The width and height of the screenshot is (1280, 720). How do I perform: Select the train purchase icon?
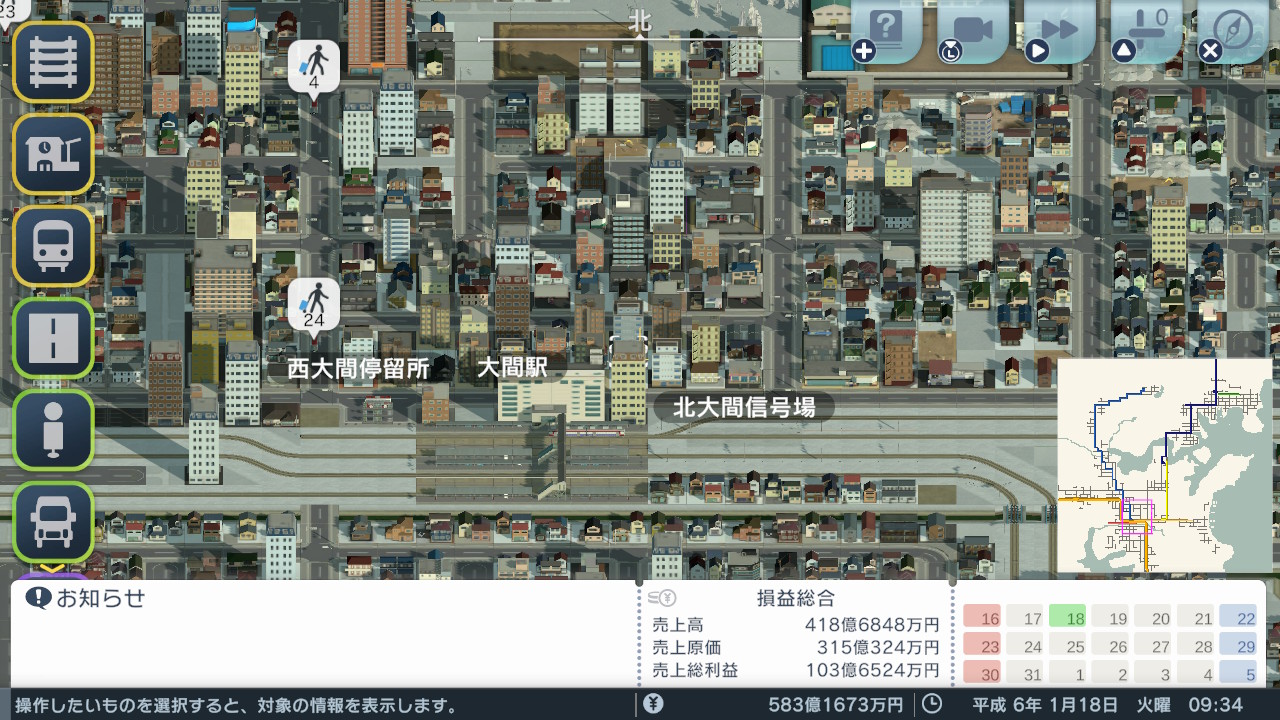52,245
